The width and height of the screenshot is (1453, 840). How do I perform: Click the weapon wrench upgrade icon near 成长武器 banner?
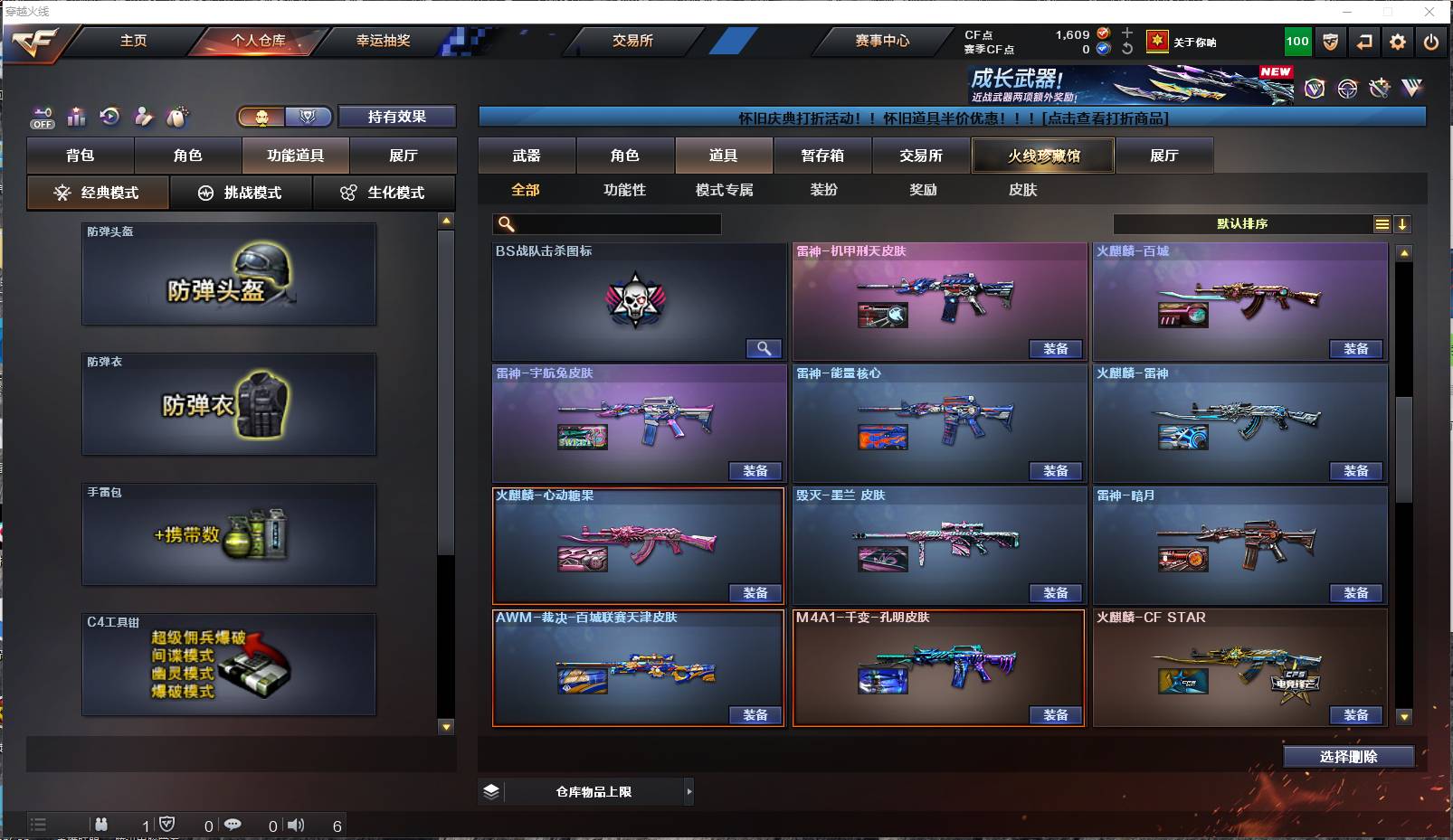1379,89
